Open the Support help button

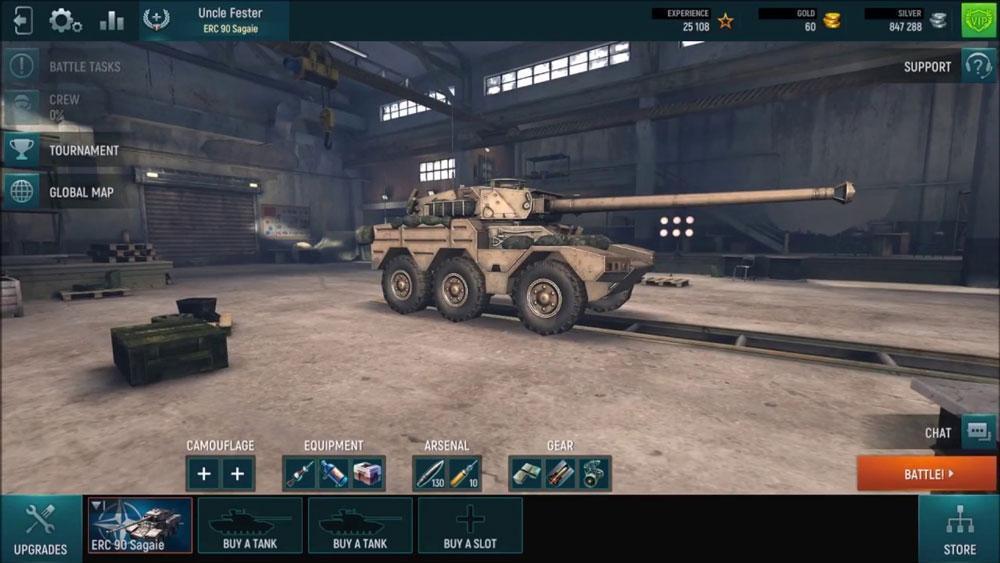coord(977,66)
